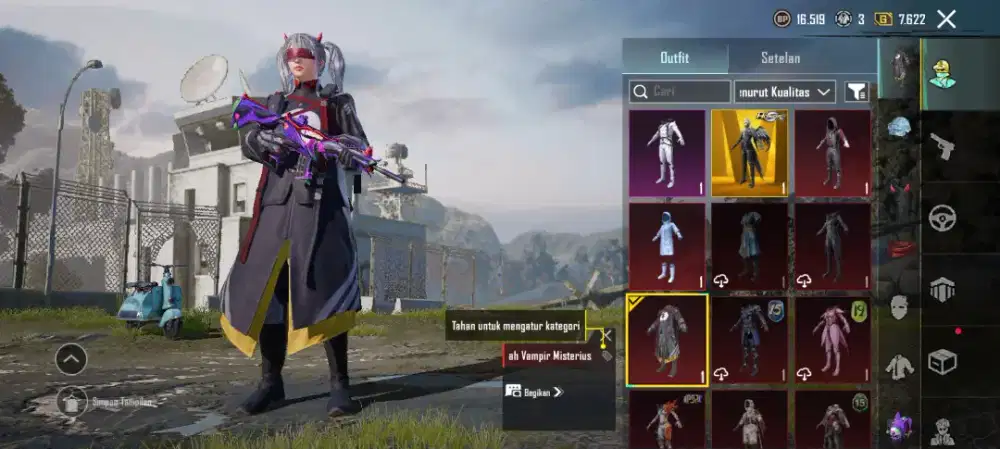1000x449 pixels.
Task: Choose the golden background outfit
Action: click(749, 152)
